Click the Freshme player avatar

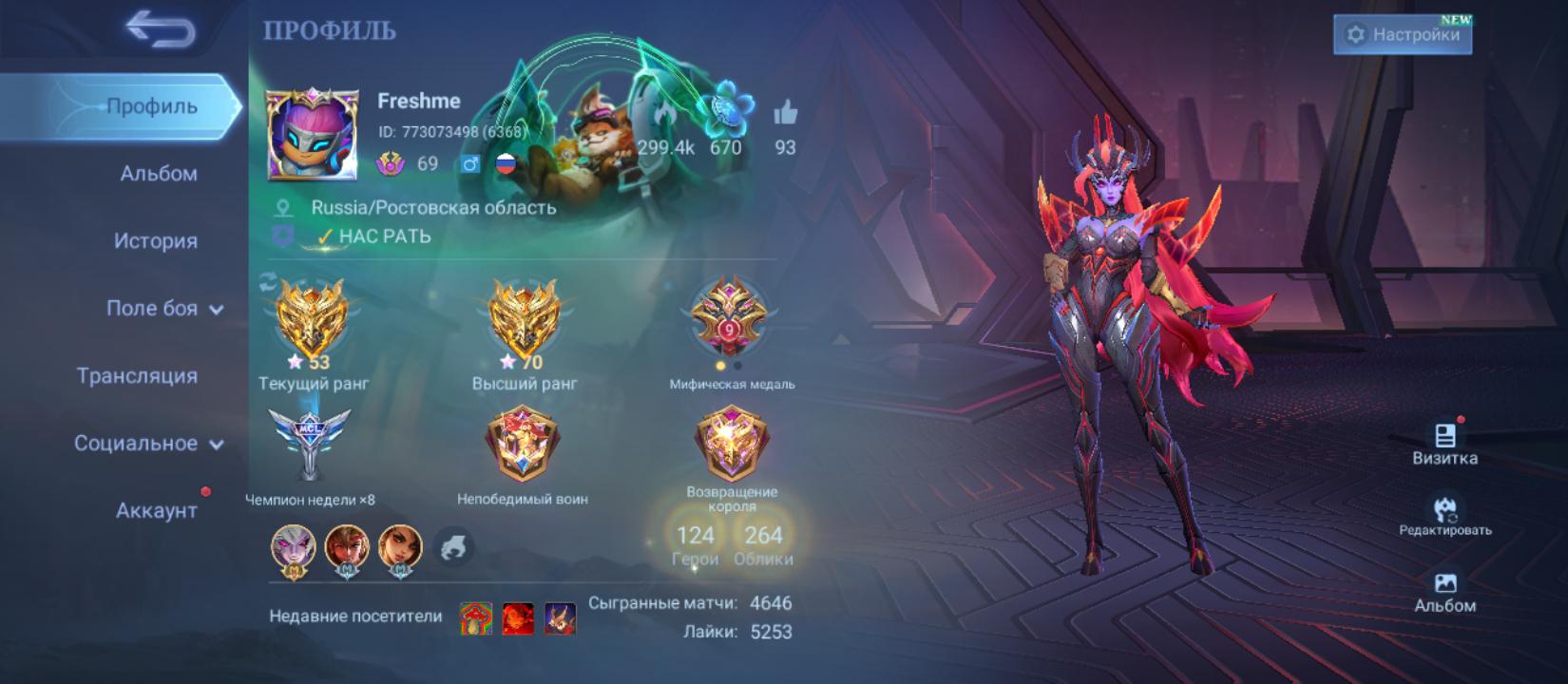pyautogui.click(x=312, y=134)
